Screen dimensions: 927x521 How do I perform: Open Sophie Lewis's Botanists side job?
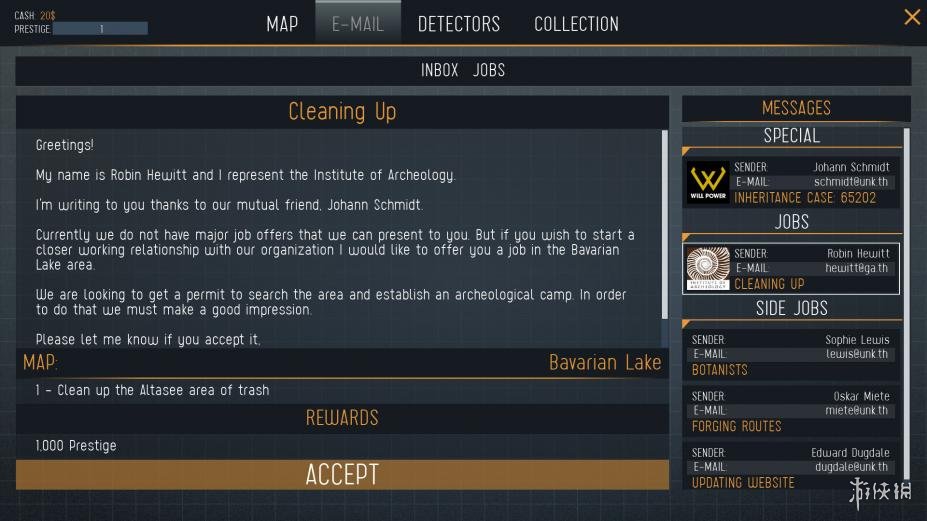click(x=793, y=354)
